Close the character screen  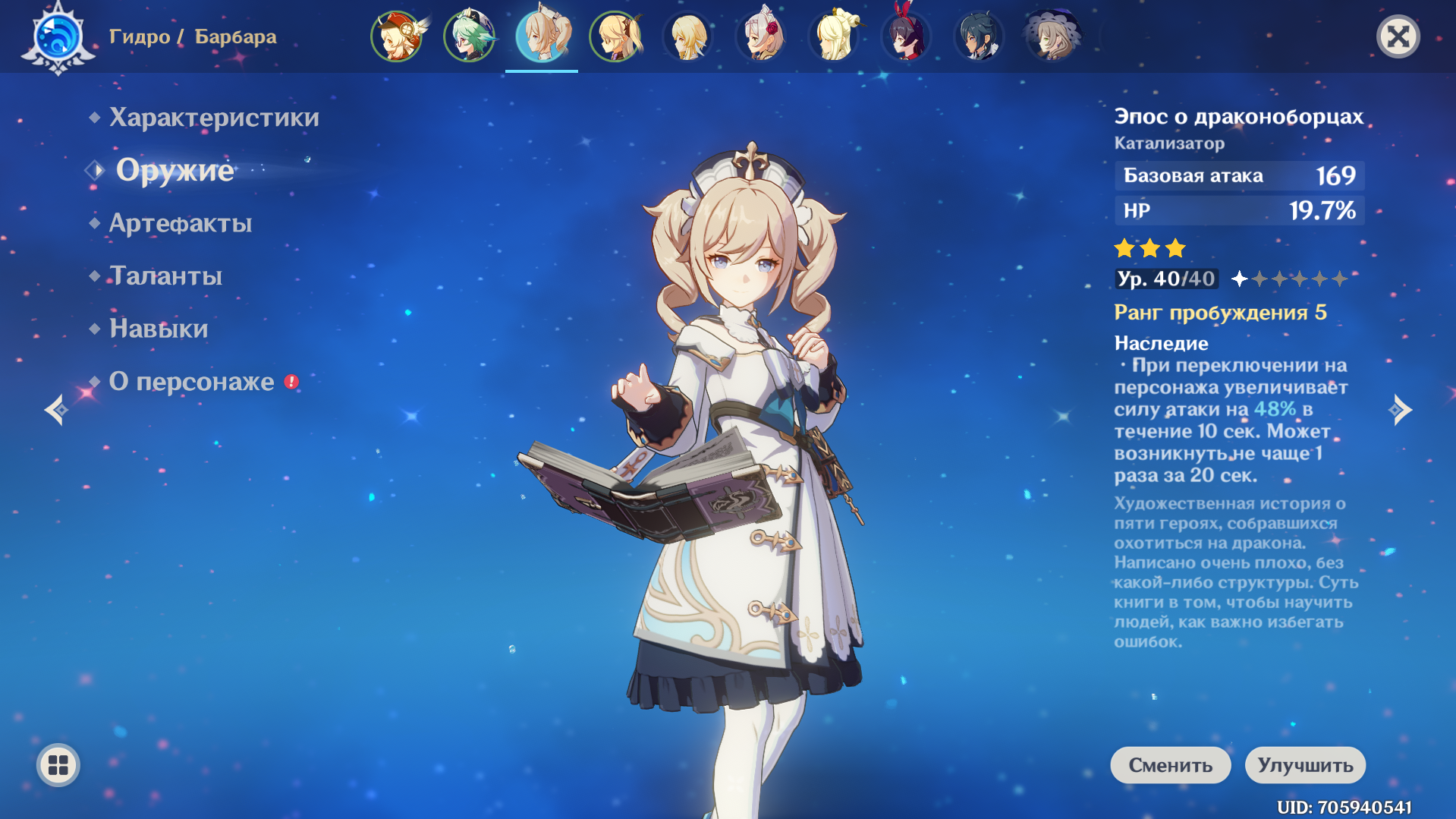pos(1398,36)
